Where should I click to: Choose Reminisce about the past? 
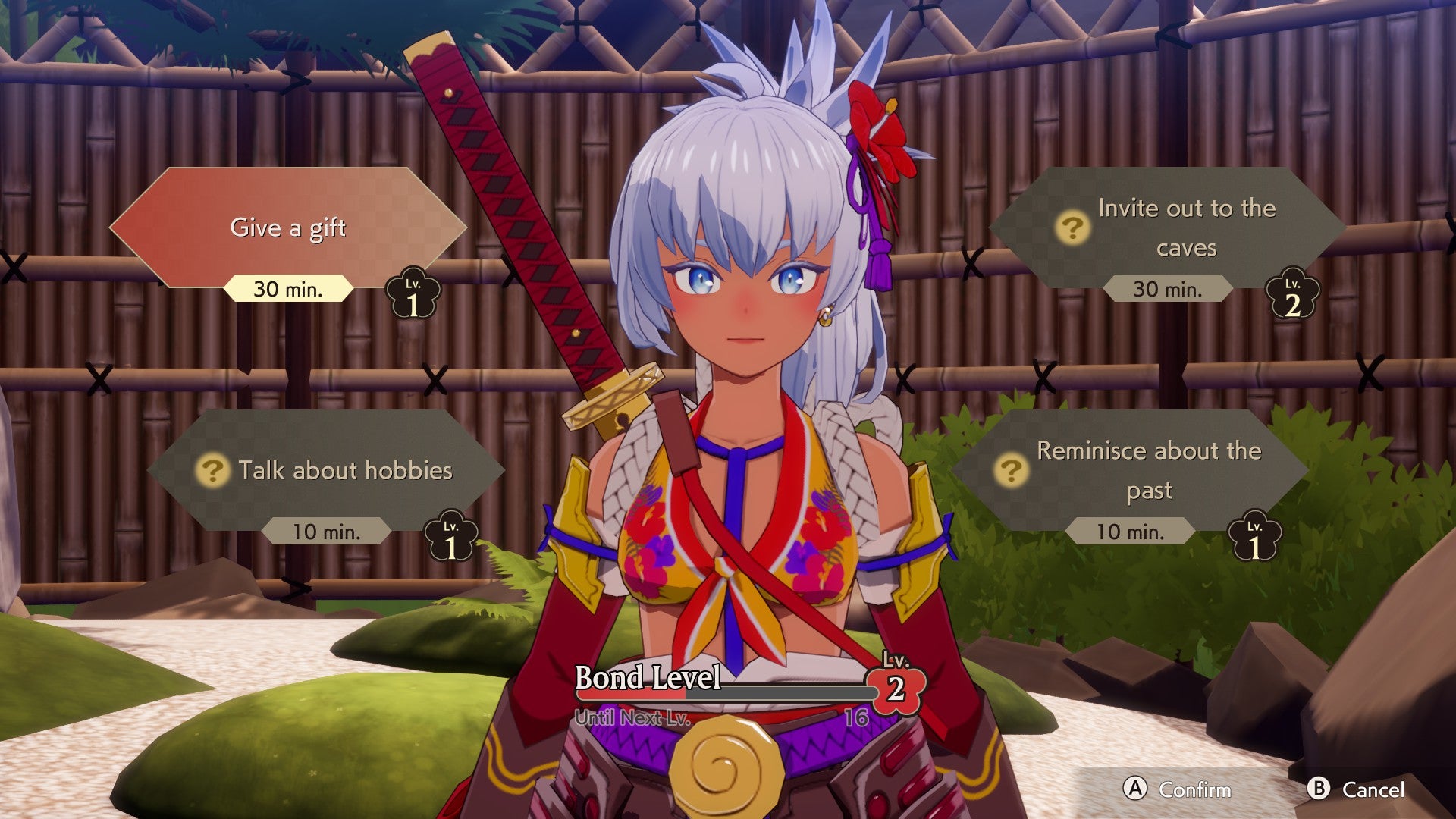(x=1149, y=470)
